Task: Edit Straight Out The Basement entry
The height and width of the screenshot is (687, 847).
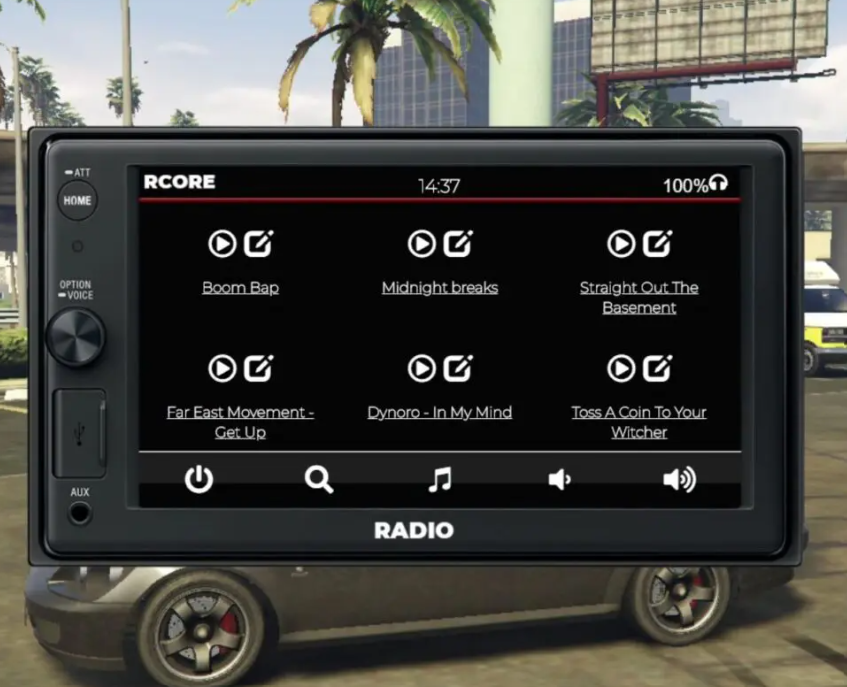Action: (657, 244)
